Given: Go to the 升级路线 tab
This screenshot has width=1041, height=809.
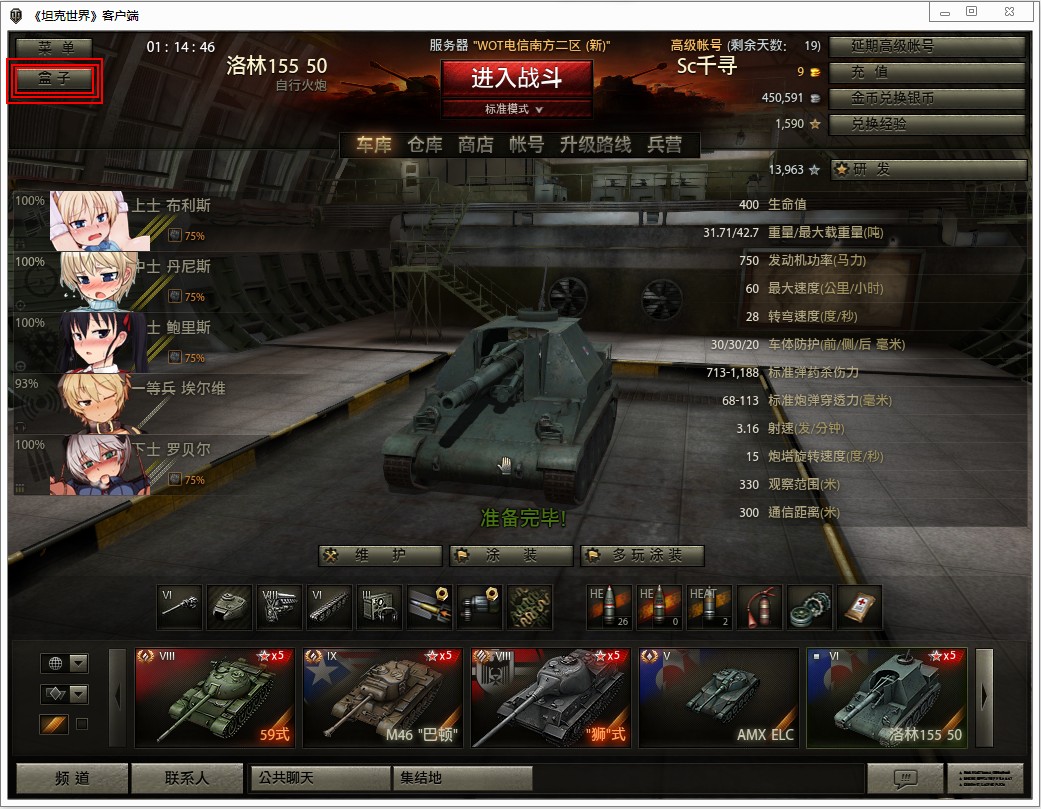Looking at the screenshot, I should coord(595,145).
